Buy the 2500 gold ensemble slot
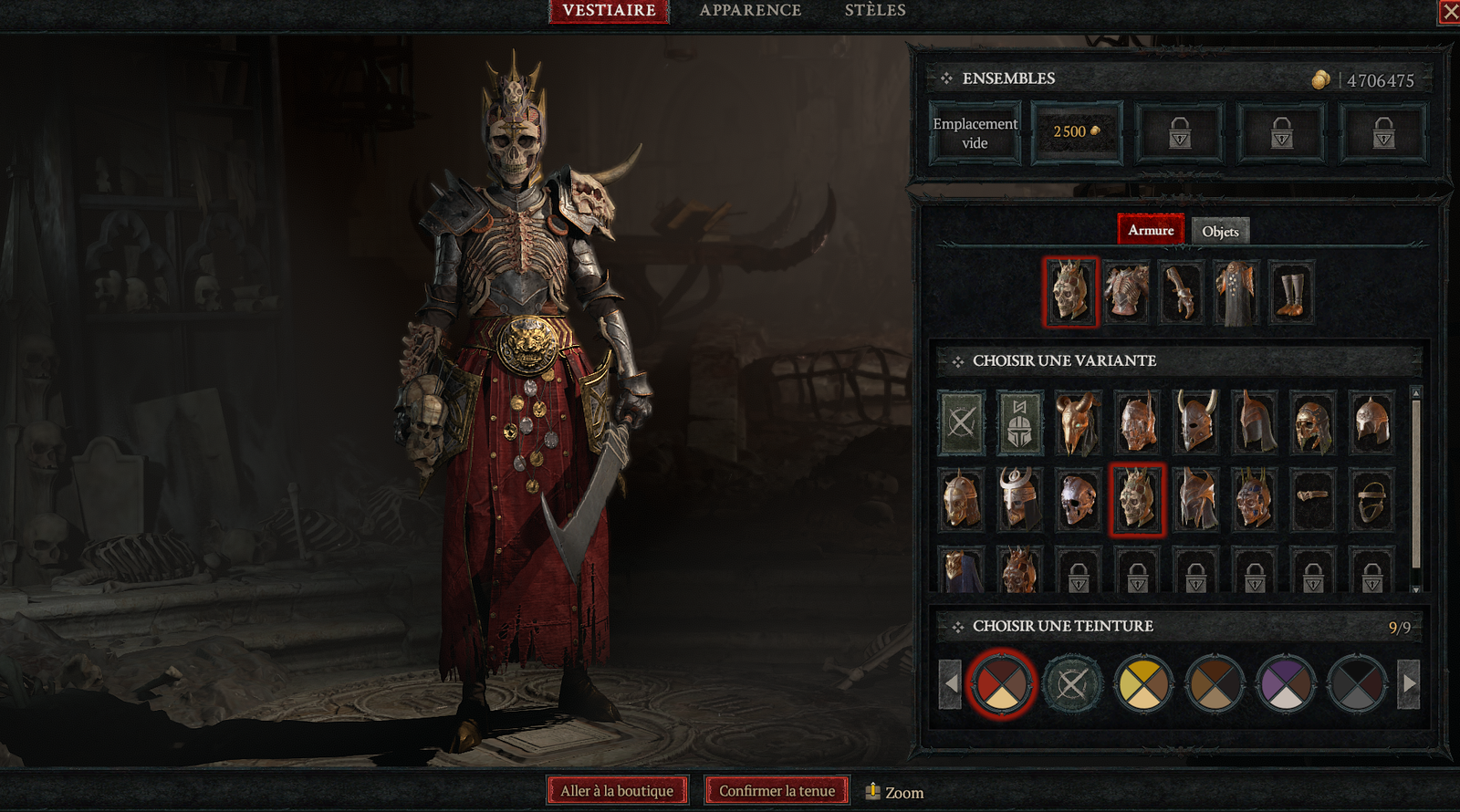 [x=1077, y=133]
